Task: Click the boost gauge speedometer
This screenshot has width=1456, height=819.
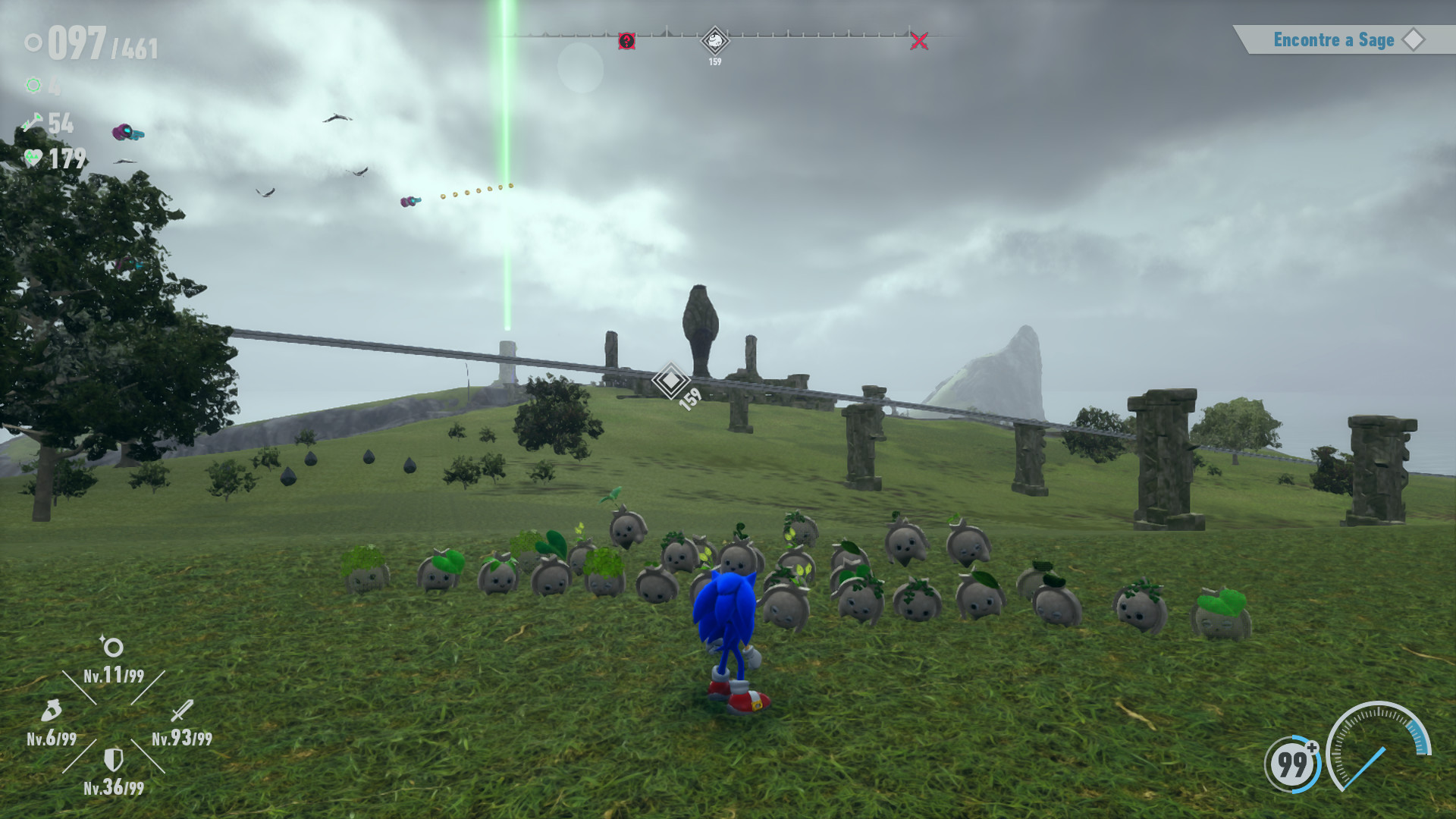Action: 1379,747
